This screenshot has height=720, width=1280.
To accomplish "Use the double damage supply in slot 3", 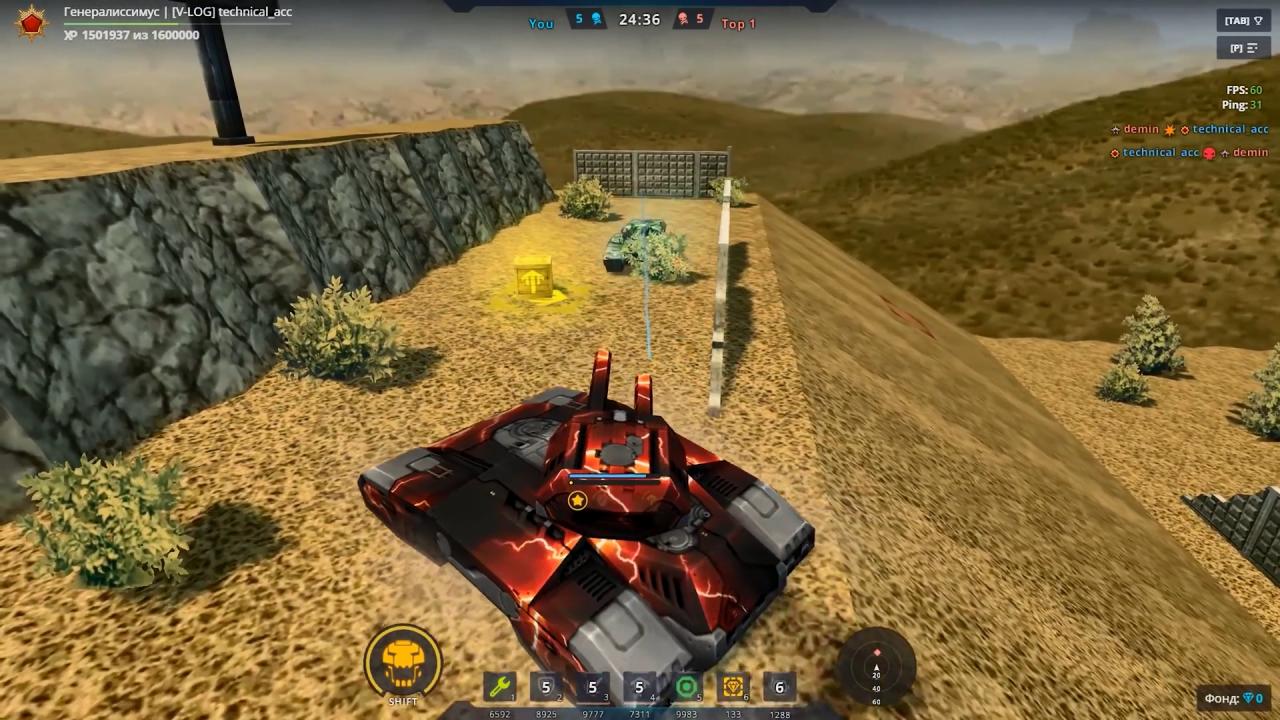I will [592, 687].
